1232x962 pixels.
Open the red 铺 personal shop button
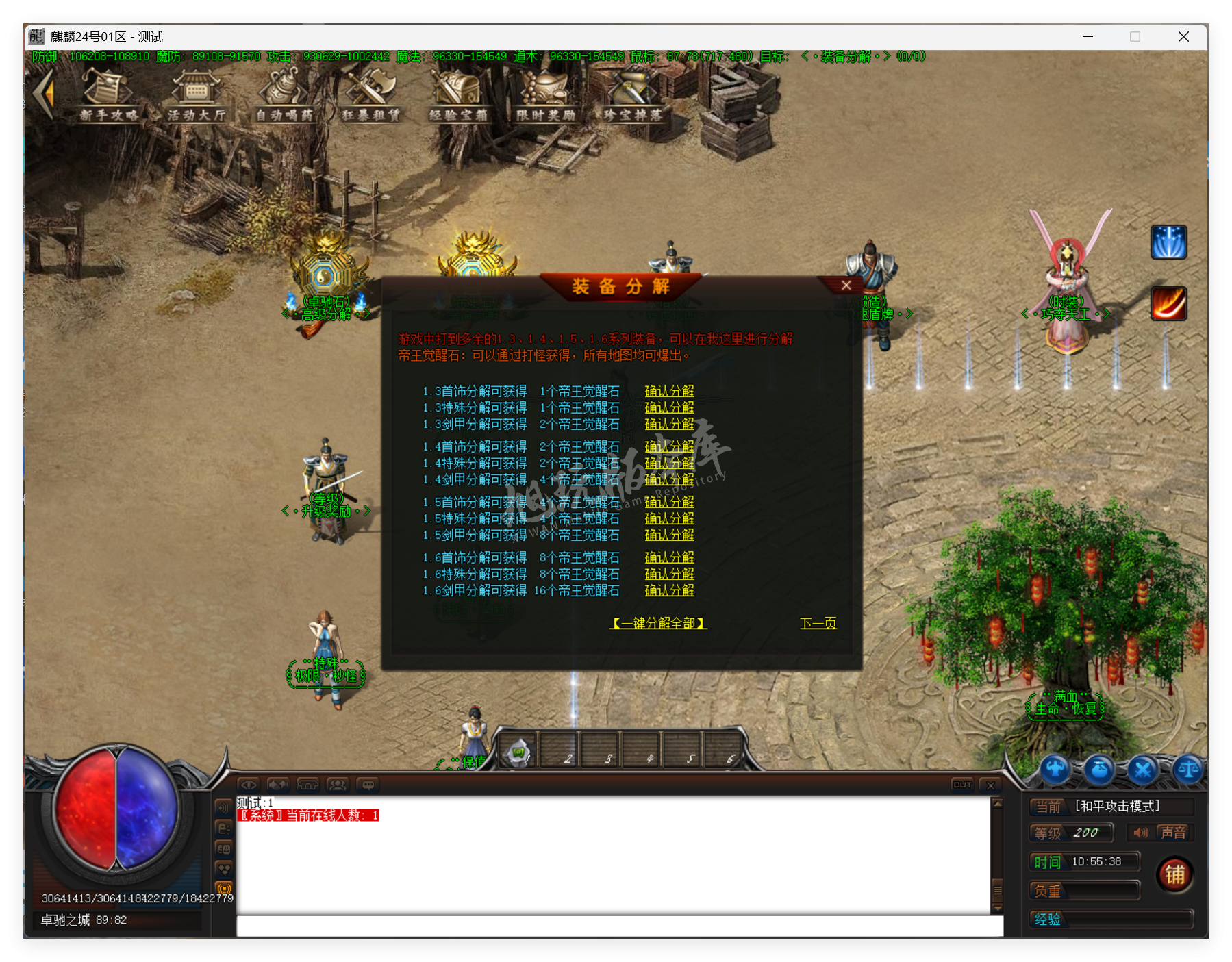point(1175,874)
